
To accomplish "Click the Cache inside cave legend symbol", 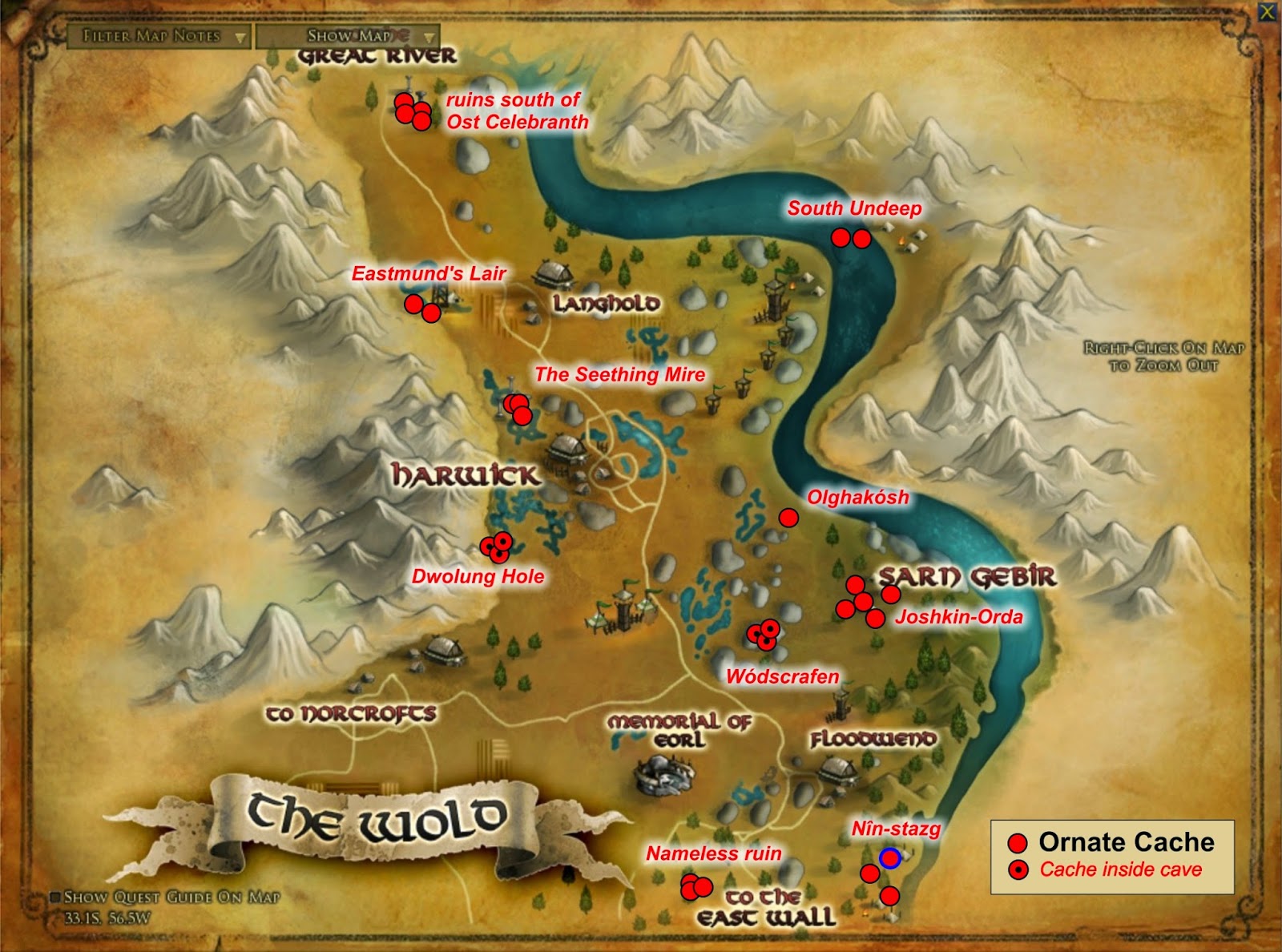I will pos(1018,871).
